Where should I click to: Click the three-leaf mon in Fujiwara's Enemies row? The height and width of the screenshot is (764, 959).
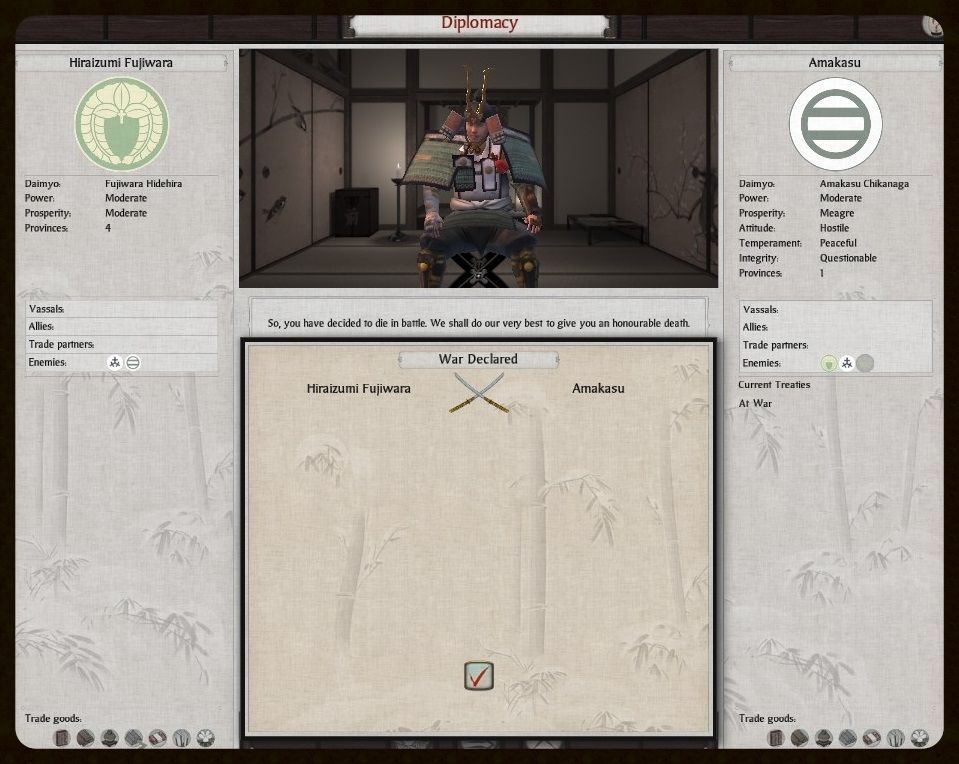(x=115, y=362)
